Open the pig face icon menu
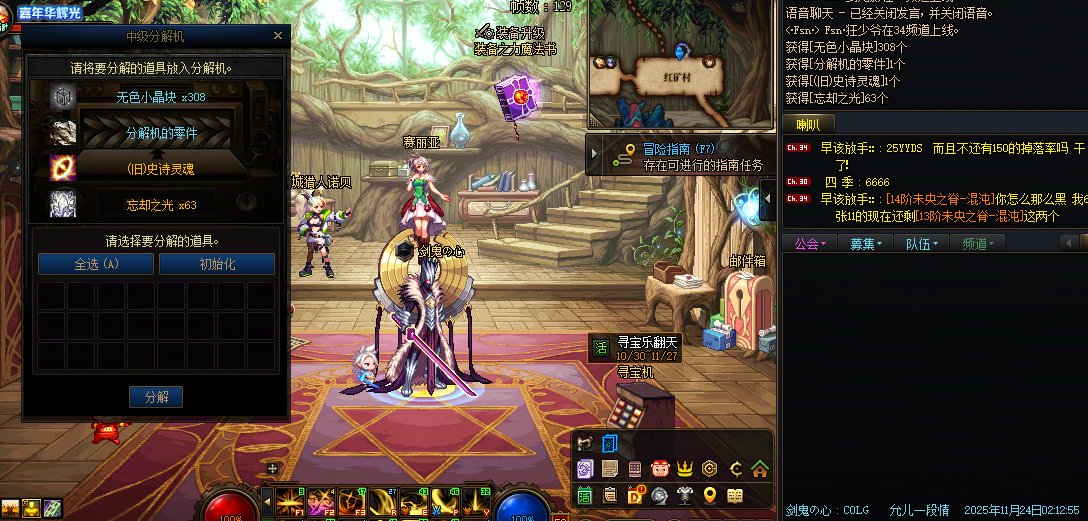1088x521 pixels. tap(659, 468)
